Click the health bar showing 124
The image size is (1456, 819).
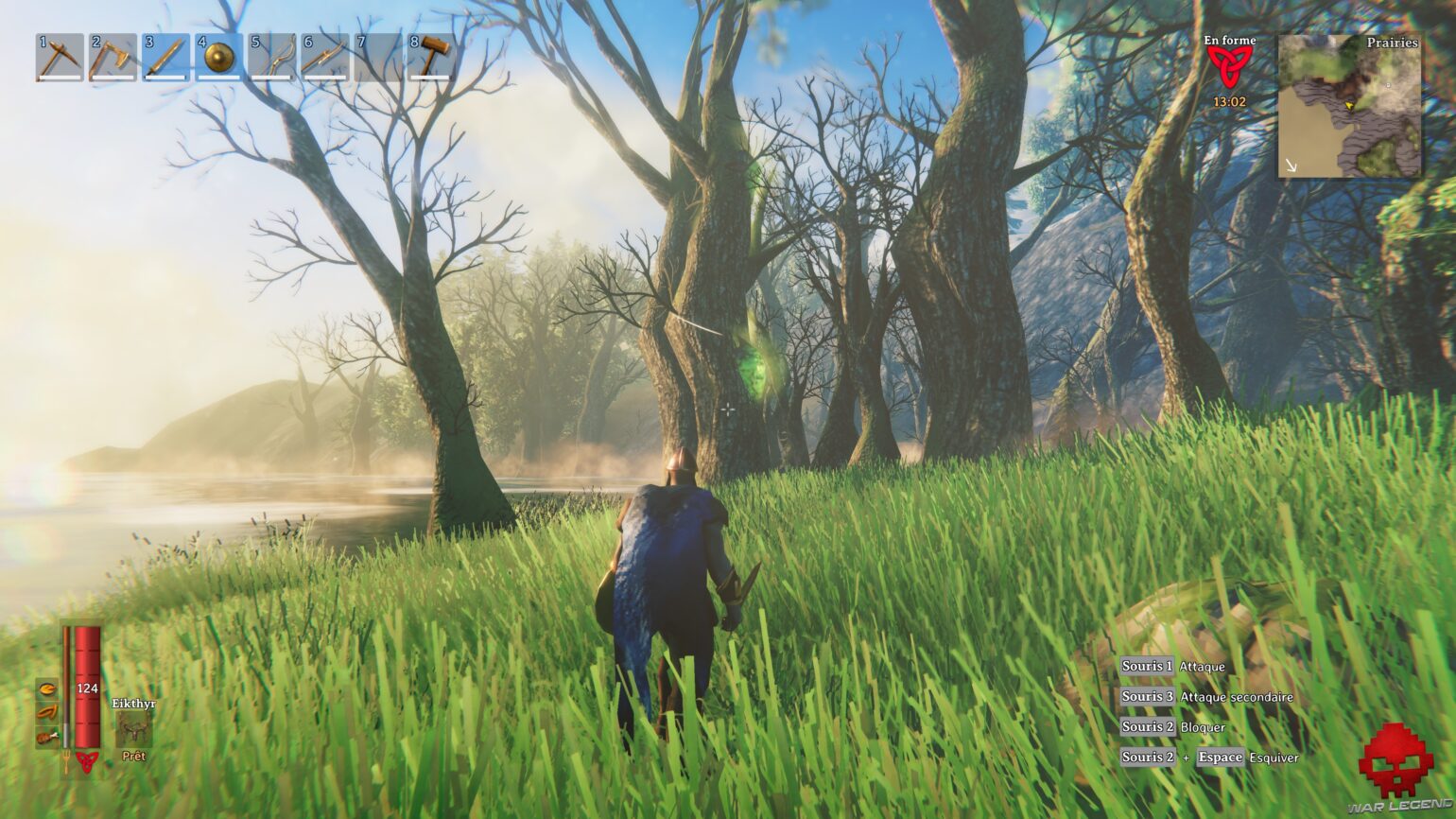(x=87, y=688)
